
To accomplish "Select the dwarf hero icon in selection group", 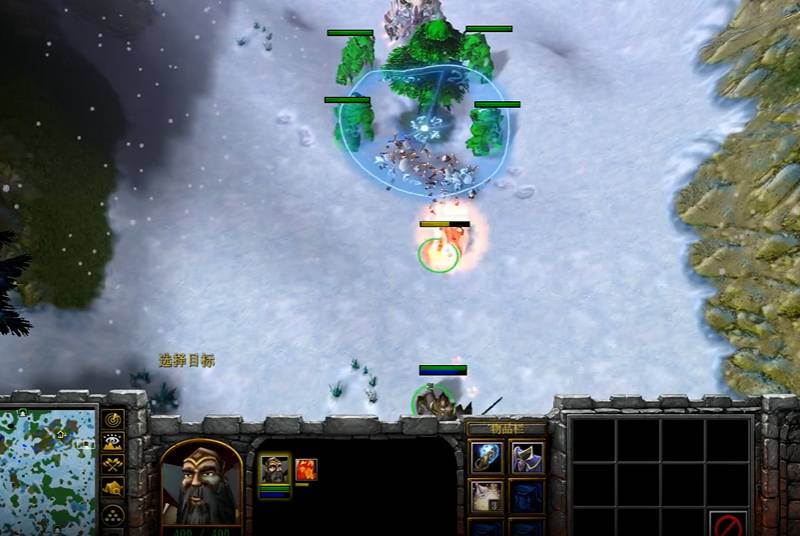I will click(275, 469).
